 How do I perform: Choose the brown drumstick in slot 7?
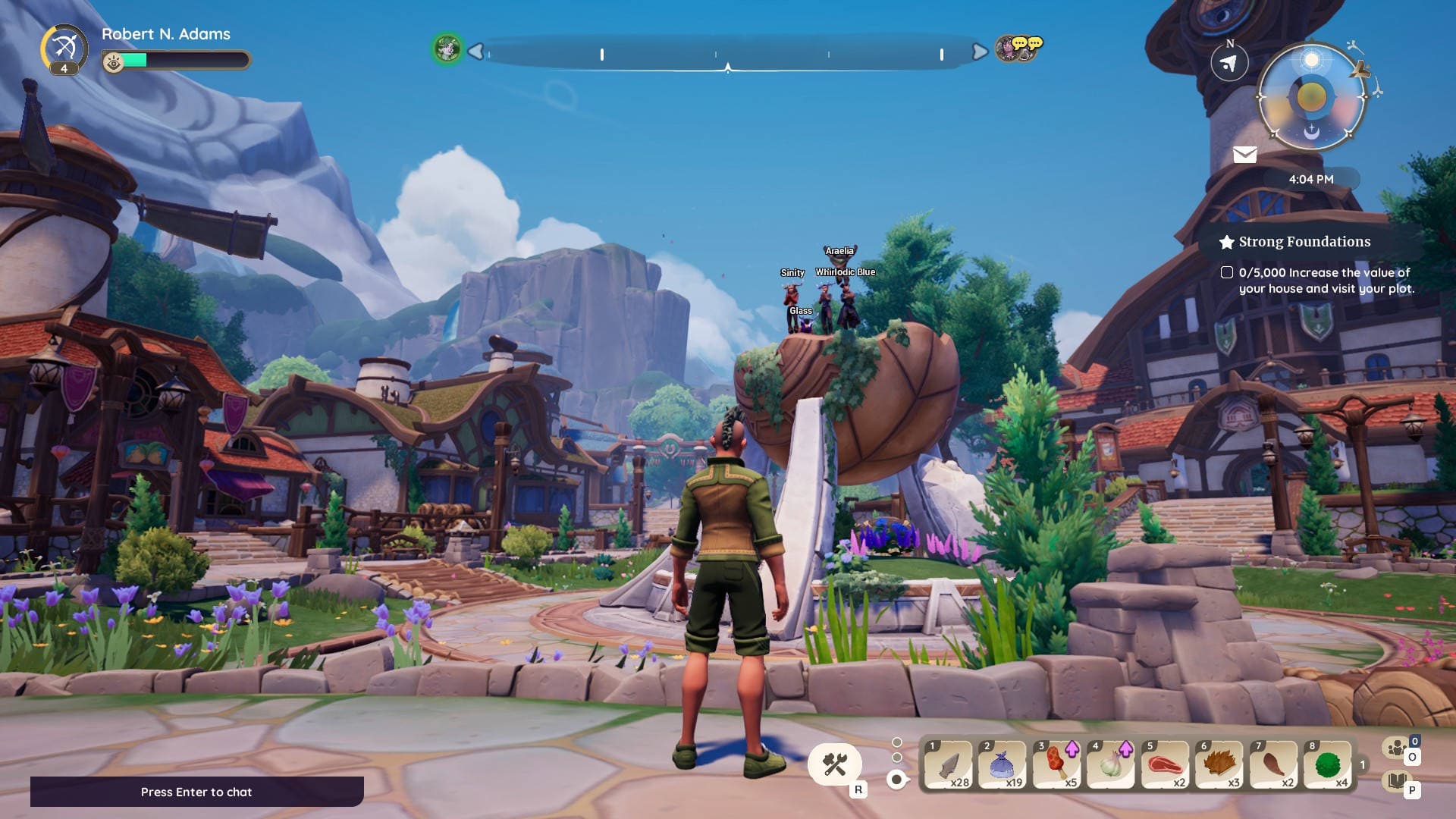pos(1273,766)
